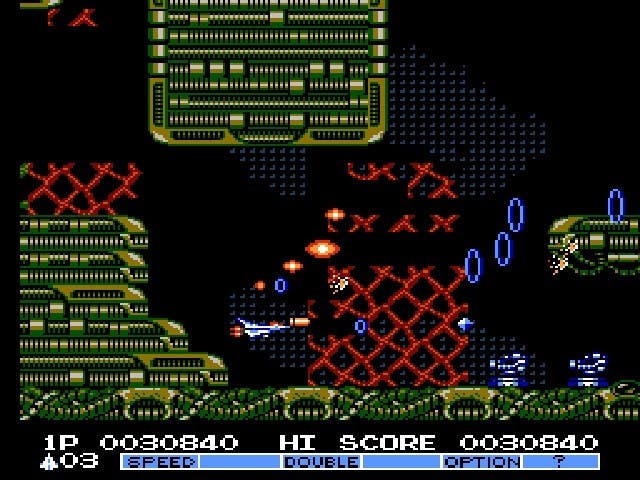Pick the question mark power-up slot
This screenshot has width=640, height=480.
coord(560,462)
